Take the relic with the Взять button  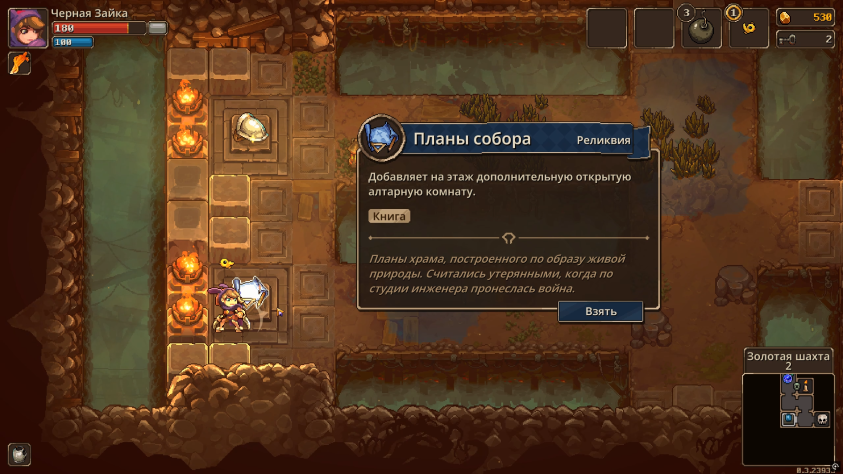[600, 311]
